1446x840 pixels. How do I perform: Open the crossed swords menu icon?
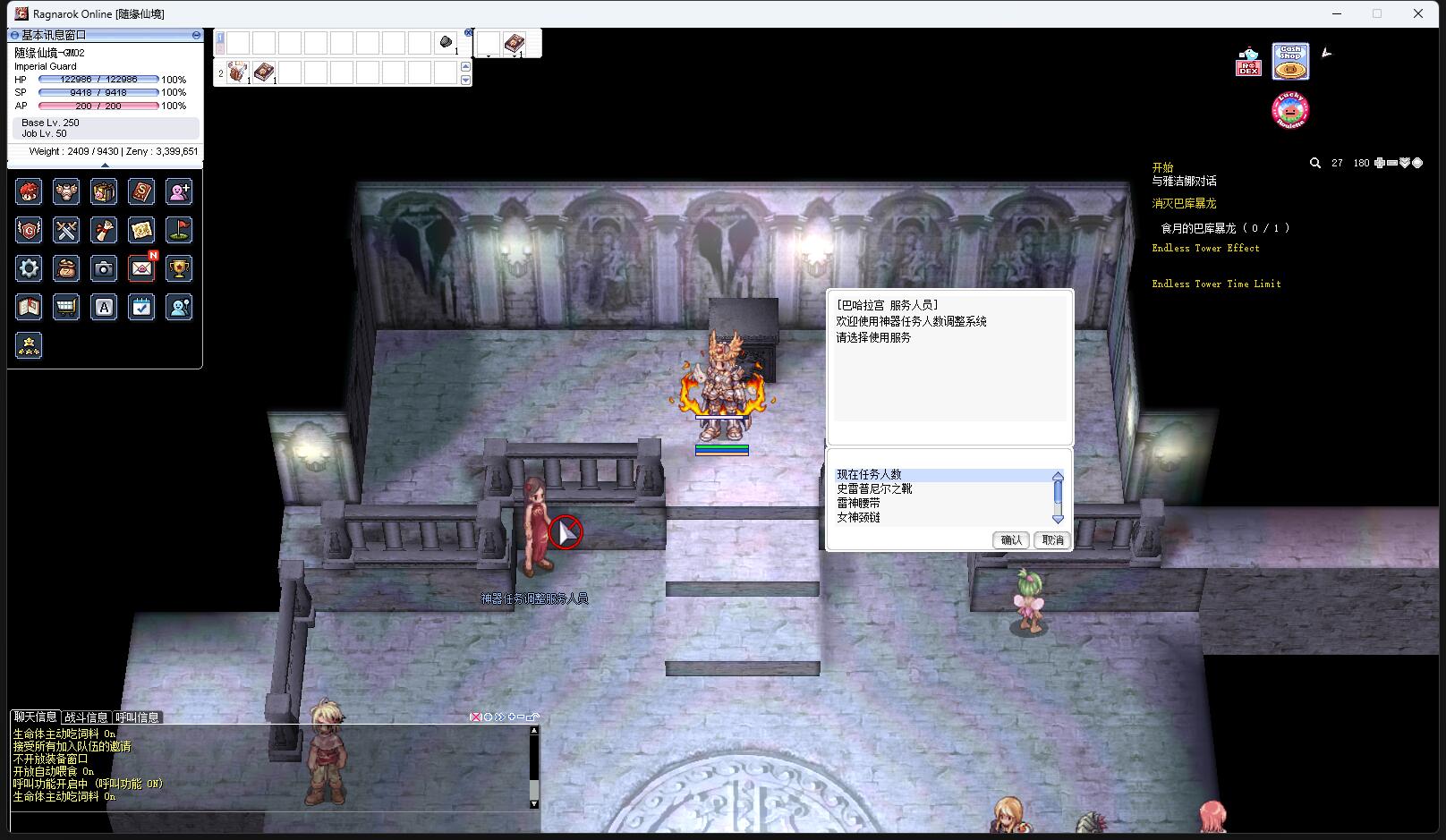(66, 230)
